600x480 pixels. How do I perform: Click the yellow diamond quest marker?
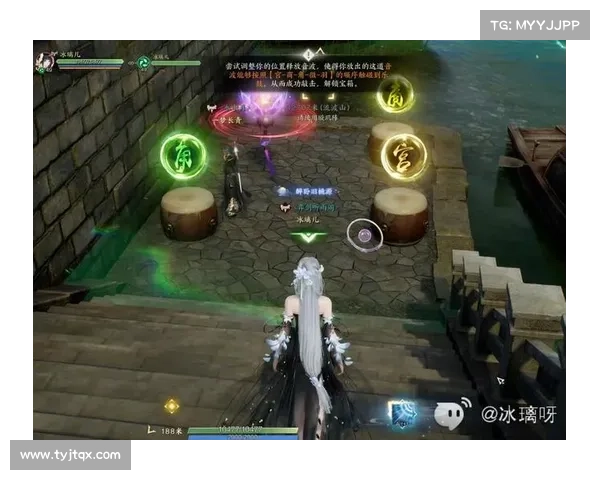click(172, 406)
